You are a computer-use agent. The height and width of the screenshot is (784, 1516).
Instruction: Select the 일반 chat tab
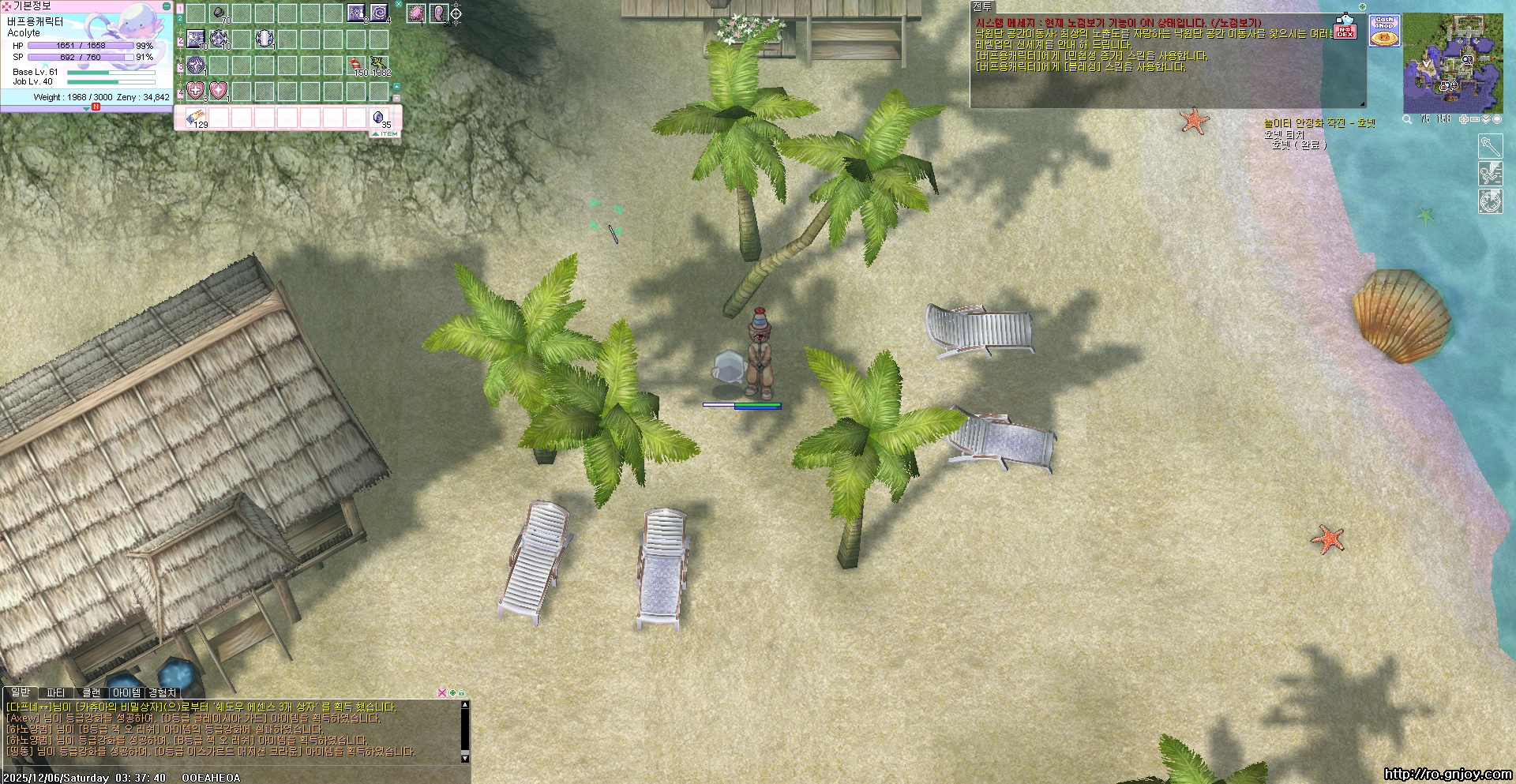tap(20, 692)
